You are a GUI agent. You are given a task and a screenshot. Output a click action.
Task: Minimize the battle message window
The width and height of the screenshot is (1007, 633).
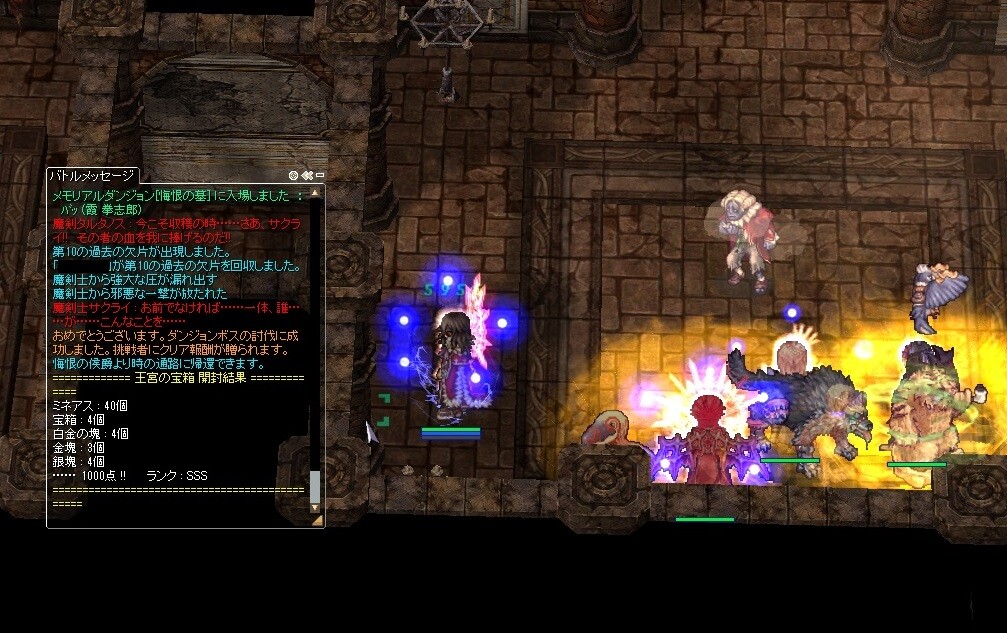[319, 175]
